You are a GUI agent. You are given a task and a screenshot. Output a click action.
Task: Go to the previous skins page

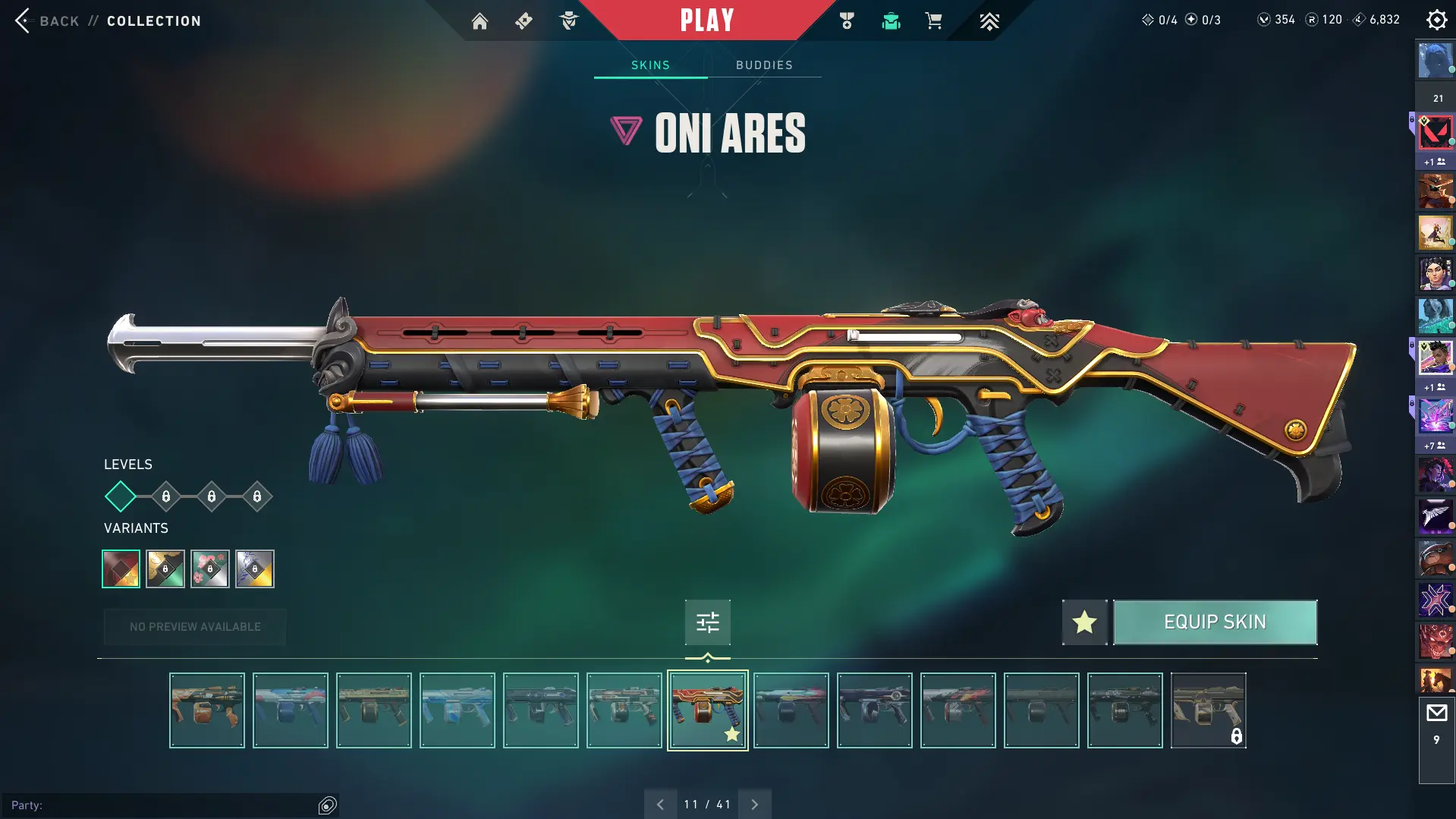tap(660, 805)
